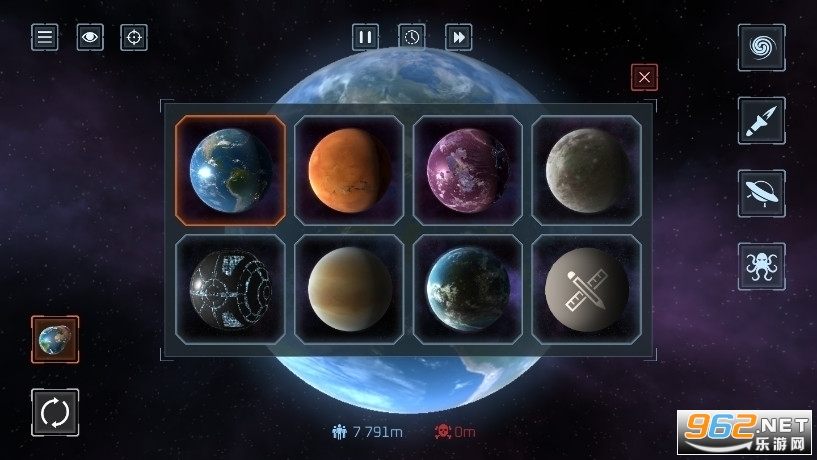Pick the purple alien planet
The width and height of the screenshot is (817, 460).
coord(467,170)
